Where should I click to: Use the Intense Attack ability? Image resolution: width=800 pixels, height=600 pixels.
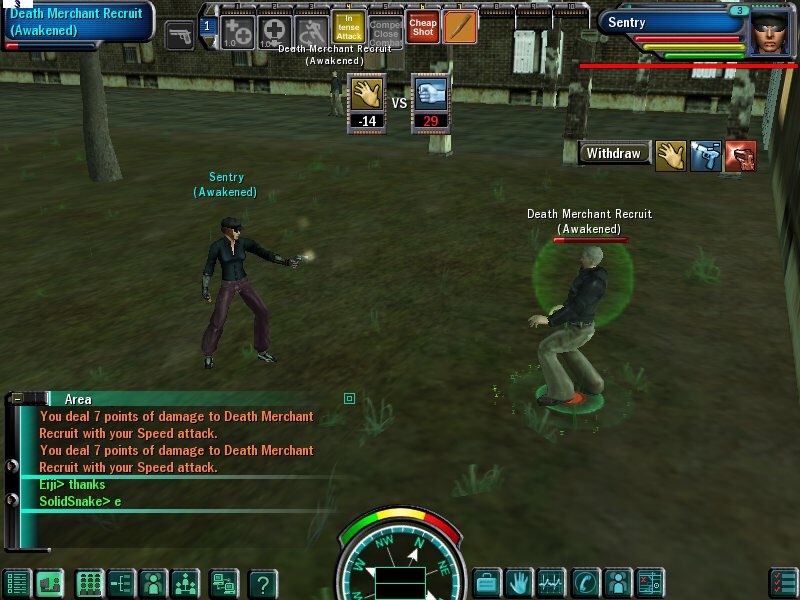pos(348,28)
